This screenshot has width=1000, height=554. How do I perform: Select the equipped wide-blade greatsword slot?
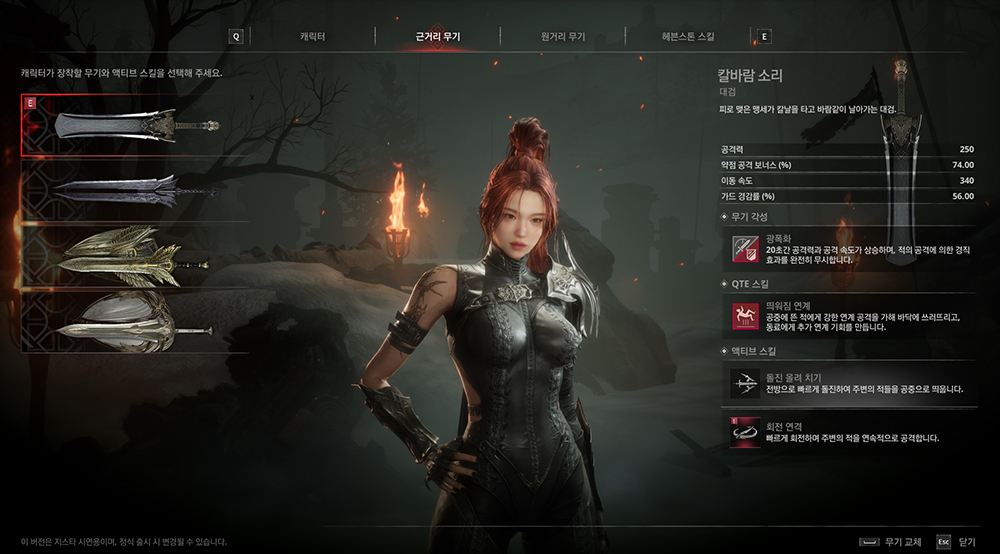(x=134, y=127)
